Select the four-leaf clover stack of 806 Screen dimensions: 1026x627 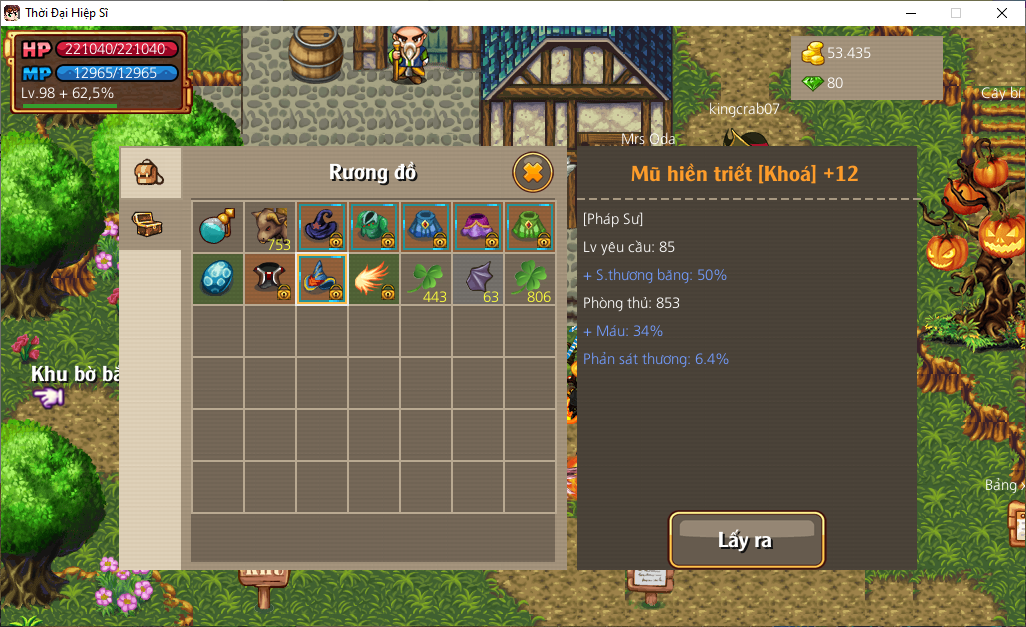pos(530,279)
